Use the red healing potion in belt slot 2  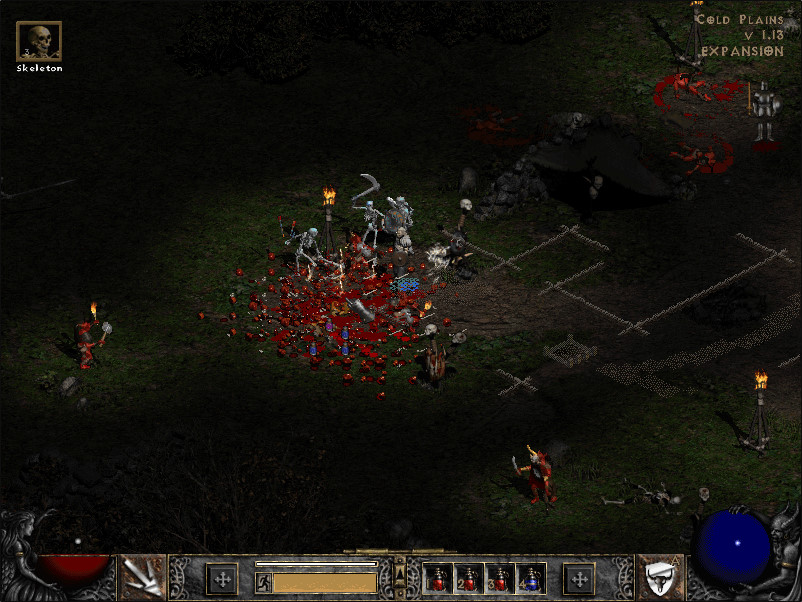[469, 578]
